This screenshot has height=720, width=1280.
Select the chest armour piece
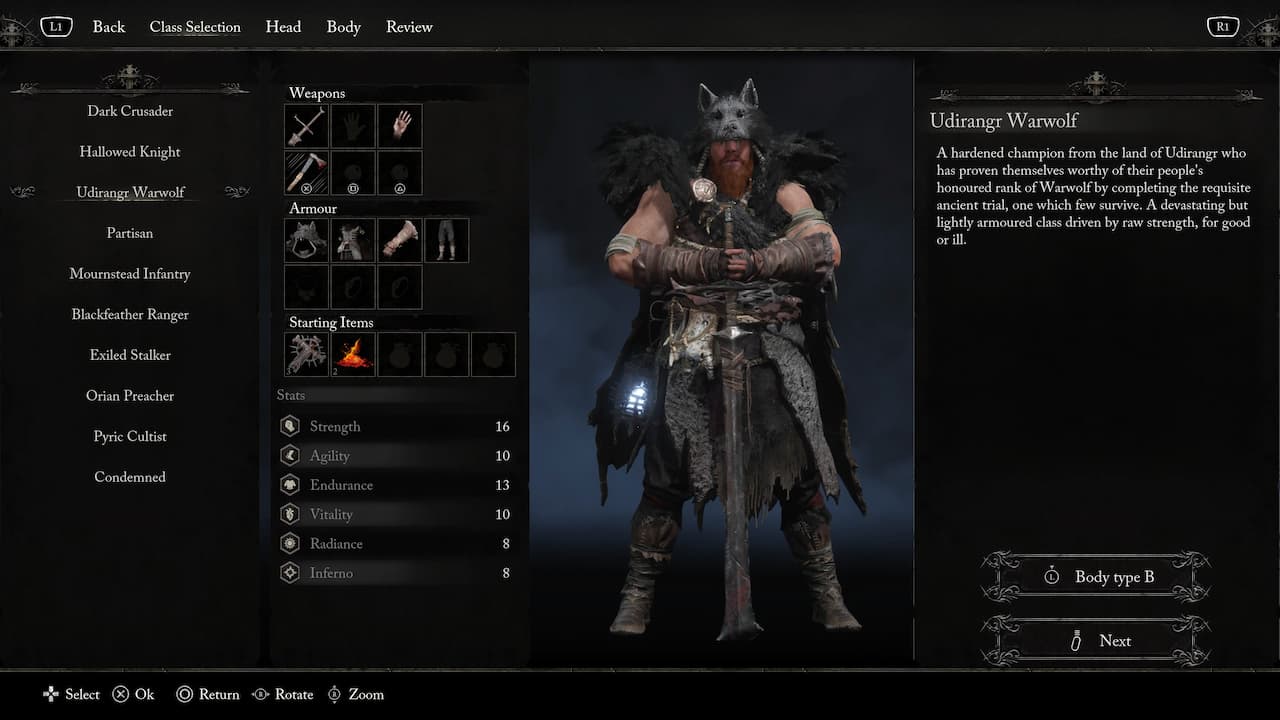tap(352, 240)
